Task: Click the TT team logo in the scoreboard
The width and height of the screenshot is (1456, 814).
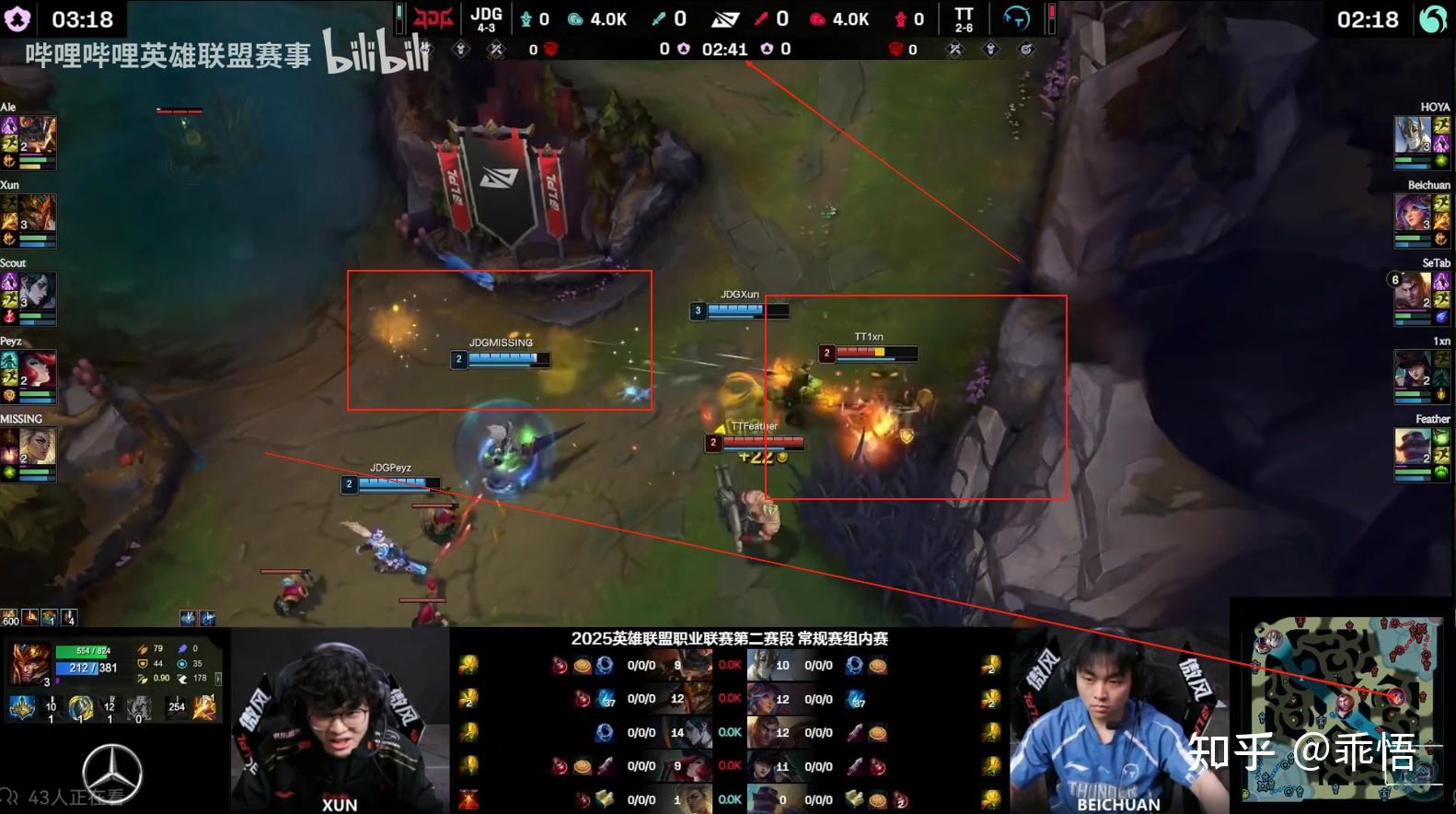Action: click(x=962, y=18)
